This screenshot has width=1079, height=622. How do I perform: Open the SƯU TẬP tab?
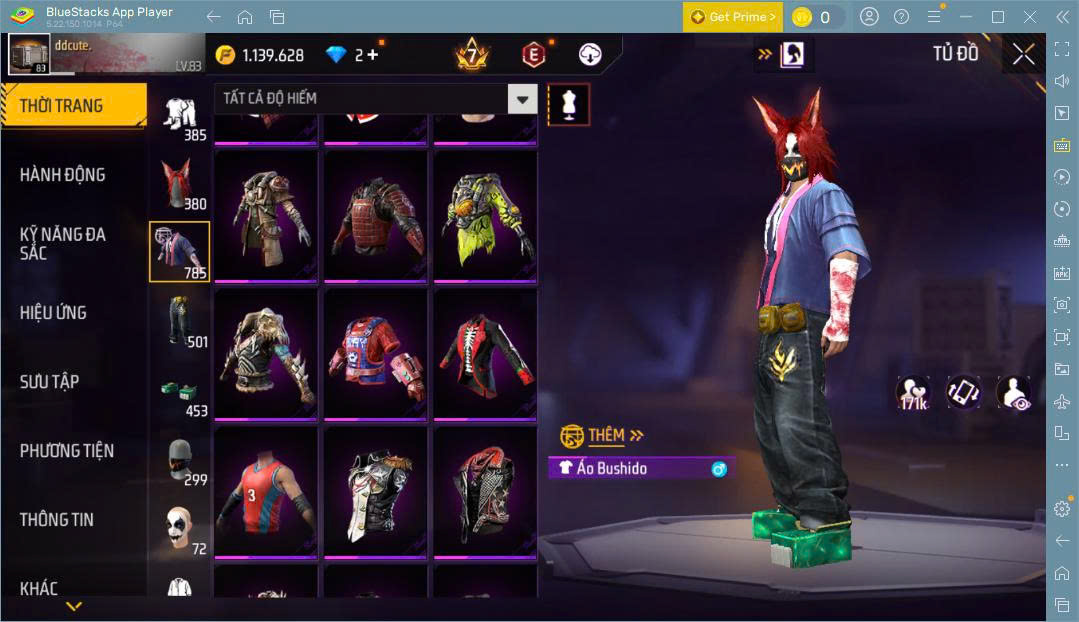pyautogui.click(x=50, y=382)
